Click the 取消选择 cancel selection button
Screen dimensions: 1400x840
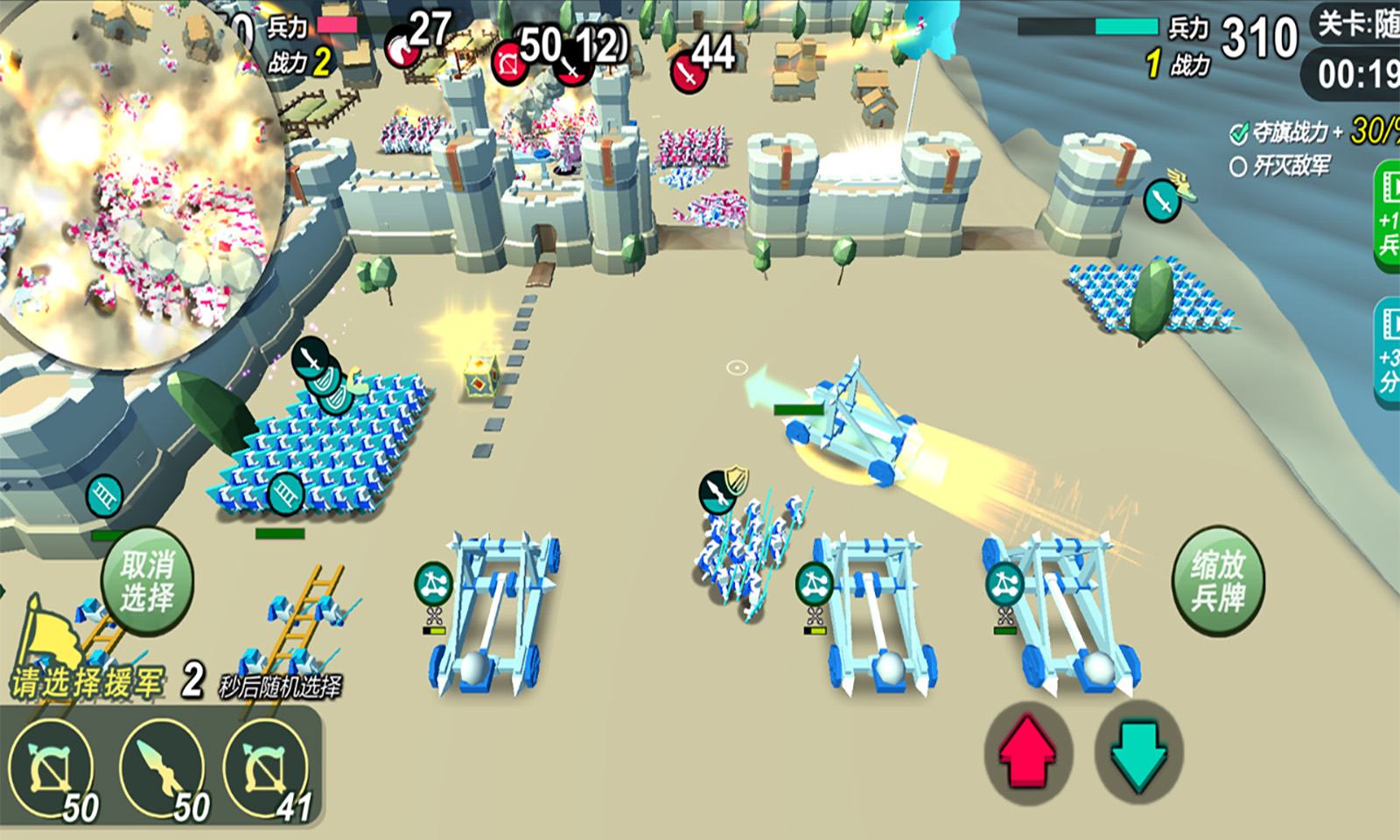click(147, 580)
